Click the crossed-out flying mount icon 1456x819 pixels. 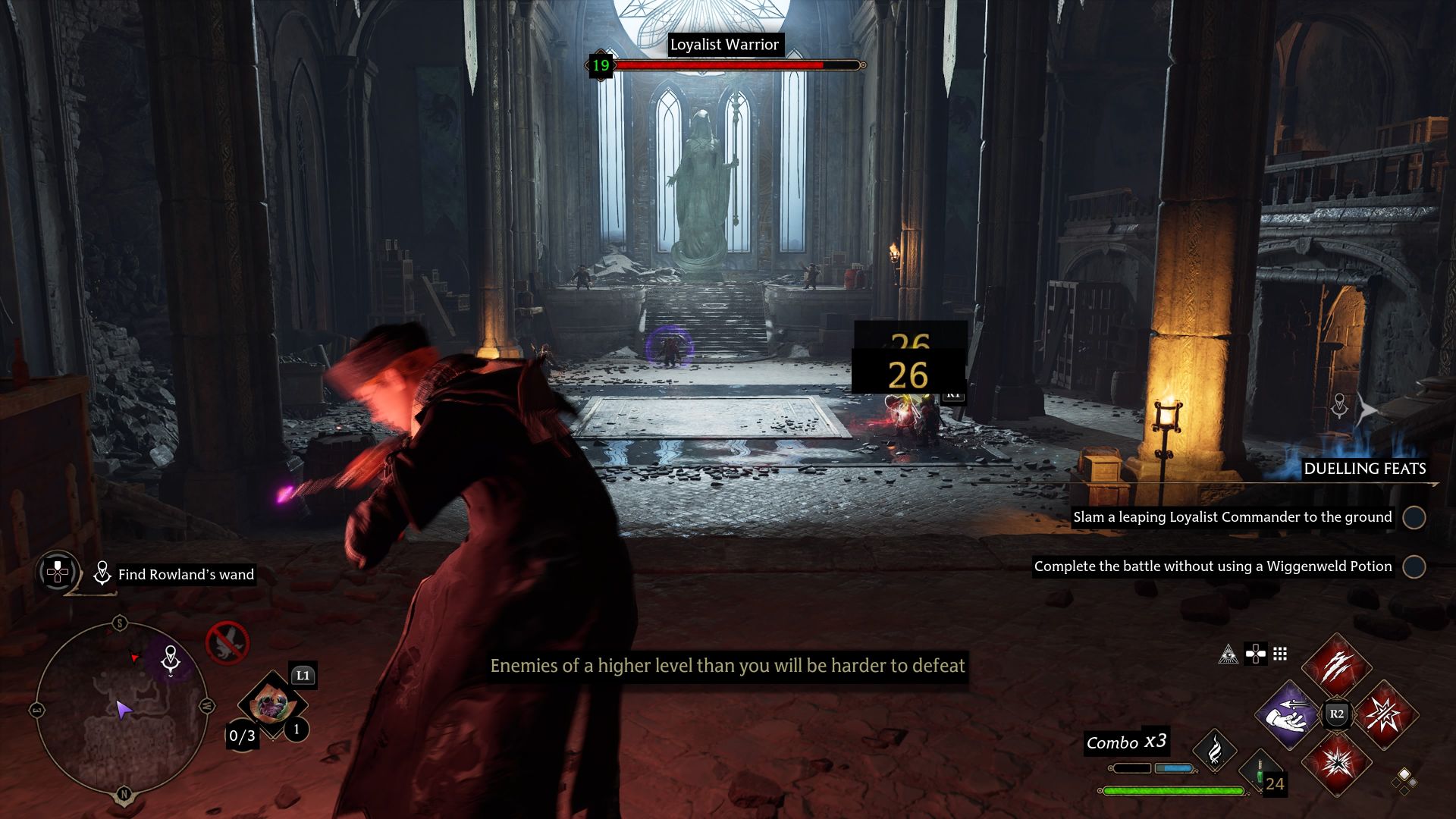pyautogui.click(x=227, y=643)
